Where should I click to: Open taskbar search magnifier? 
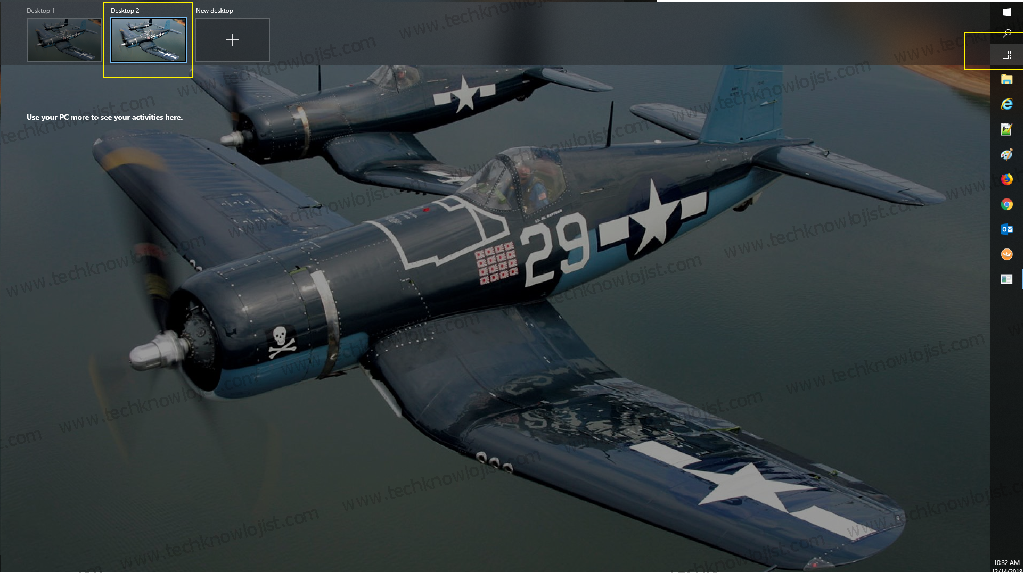pos(1006,32)
